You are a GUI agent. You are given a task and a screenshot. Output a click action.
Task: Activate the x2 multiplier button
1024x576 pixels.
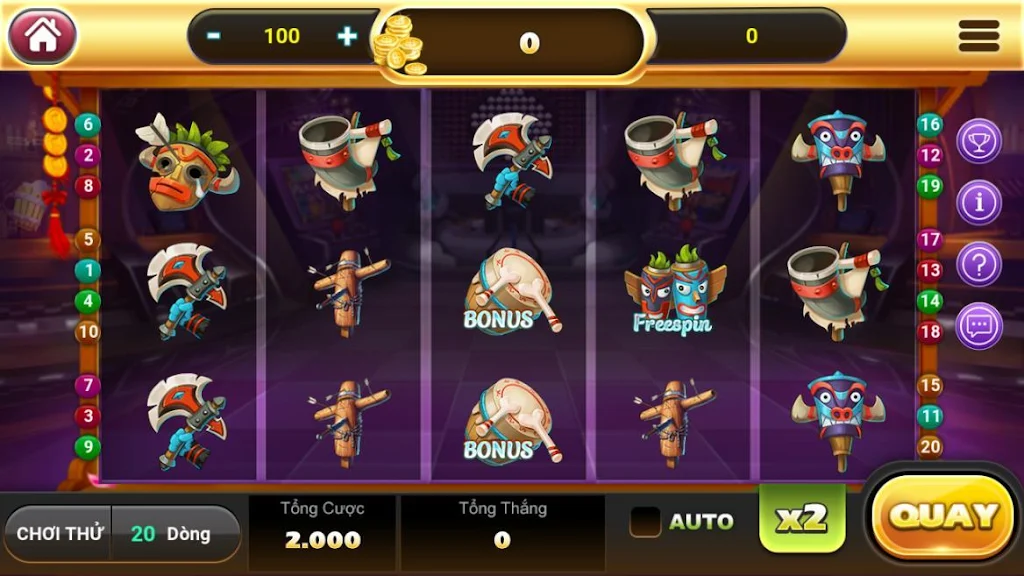click(x=802, y=517)
